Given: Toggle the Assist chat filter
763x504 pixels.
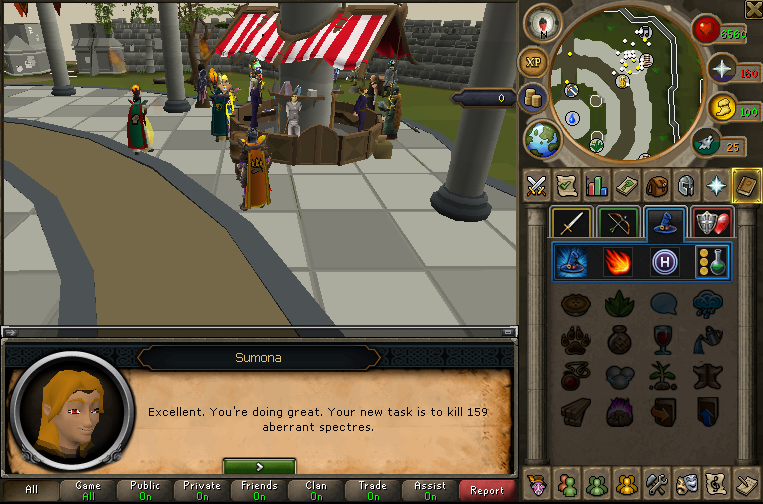Looking at the screenshot, I should (429, 490).
